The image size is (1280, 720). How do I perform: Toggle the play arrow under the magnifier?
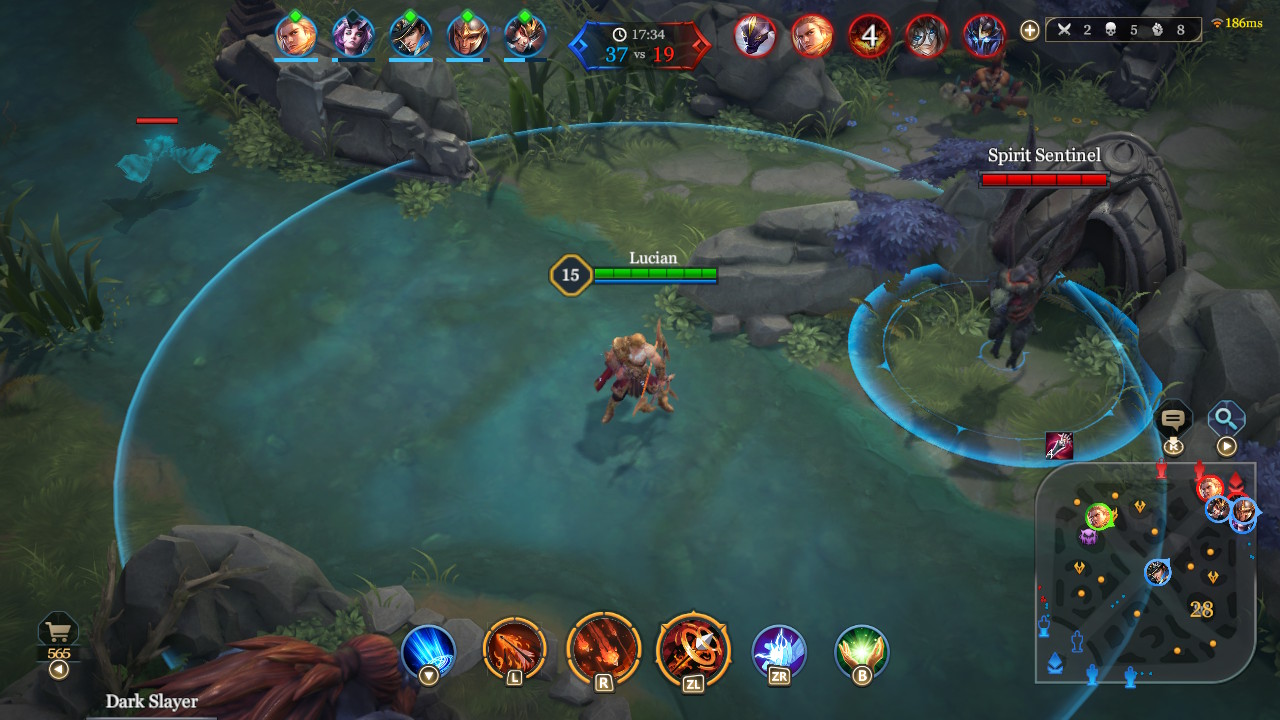1226,446
